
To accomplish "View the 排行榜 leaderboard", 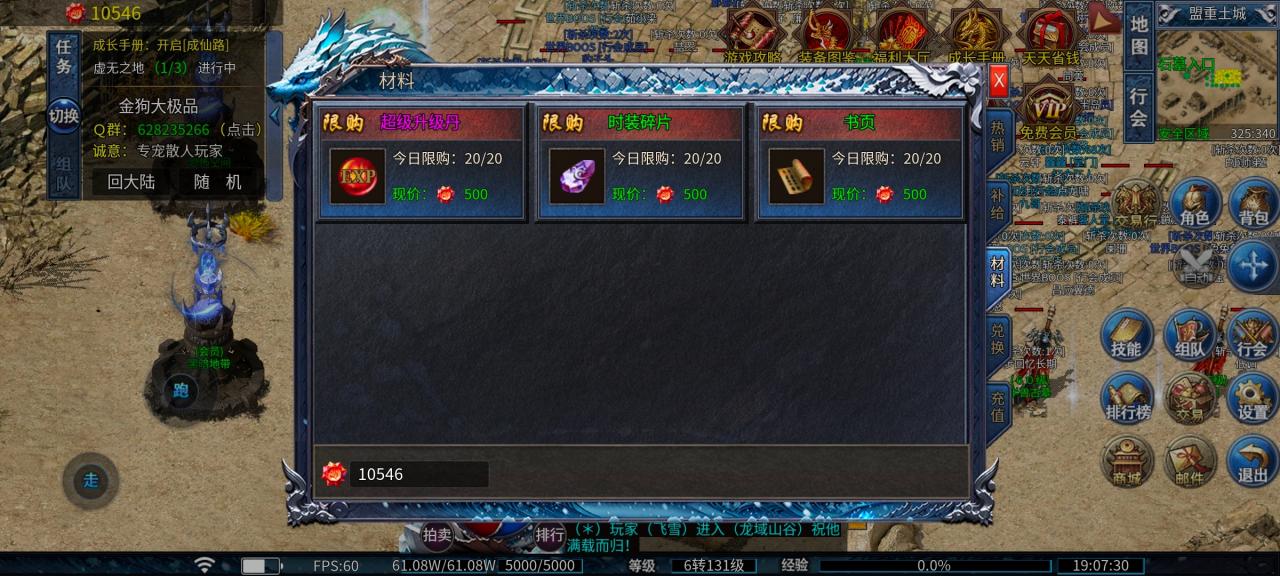I will [x=1127, y=400].
